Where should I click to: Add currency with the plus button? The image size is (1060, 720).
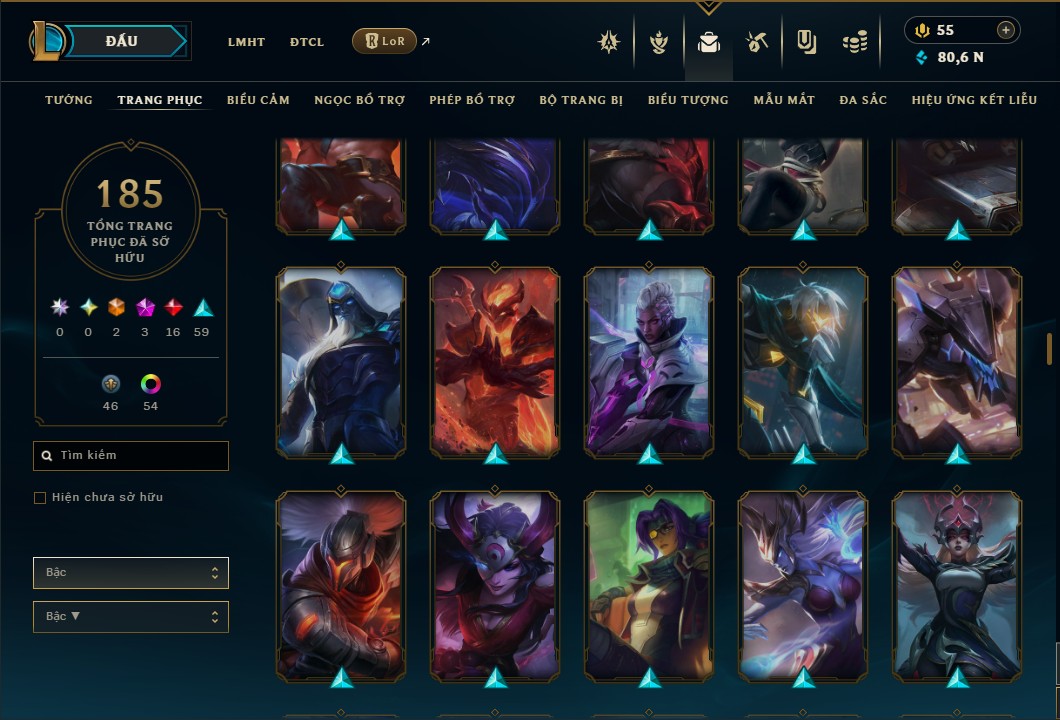1005,31
